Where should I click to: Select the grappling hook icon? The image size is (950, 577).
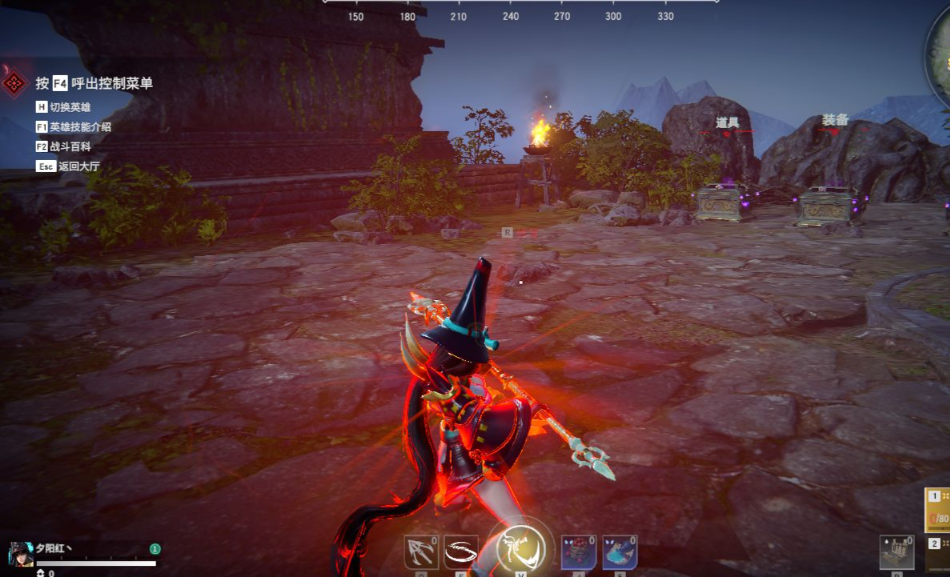[421, 552]
